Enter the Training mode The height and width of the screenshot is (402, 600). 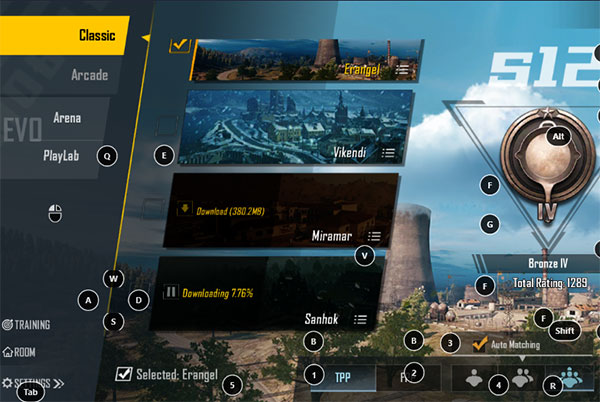pos(32,325)
